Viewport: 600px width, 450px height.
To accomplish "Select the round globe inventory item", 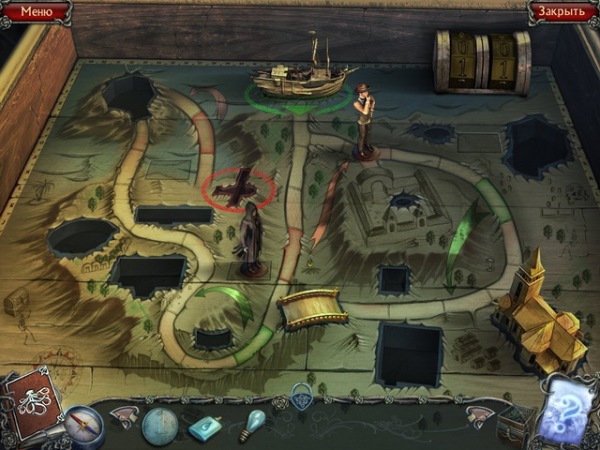I will click(159, 427).
